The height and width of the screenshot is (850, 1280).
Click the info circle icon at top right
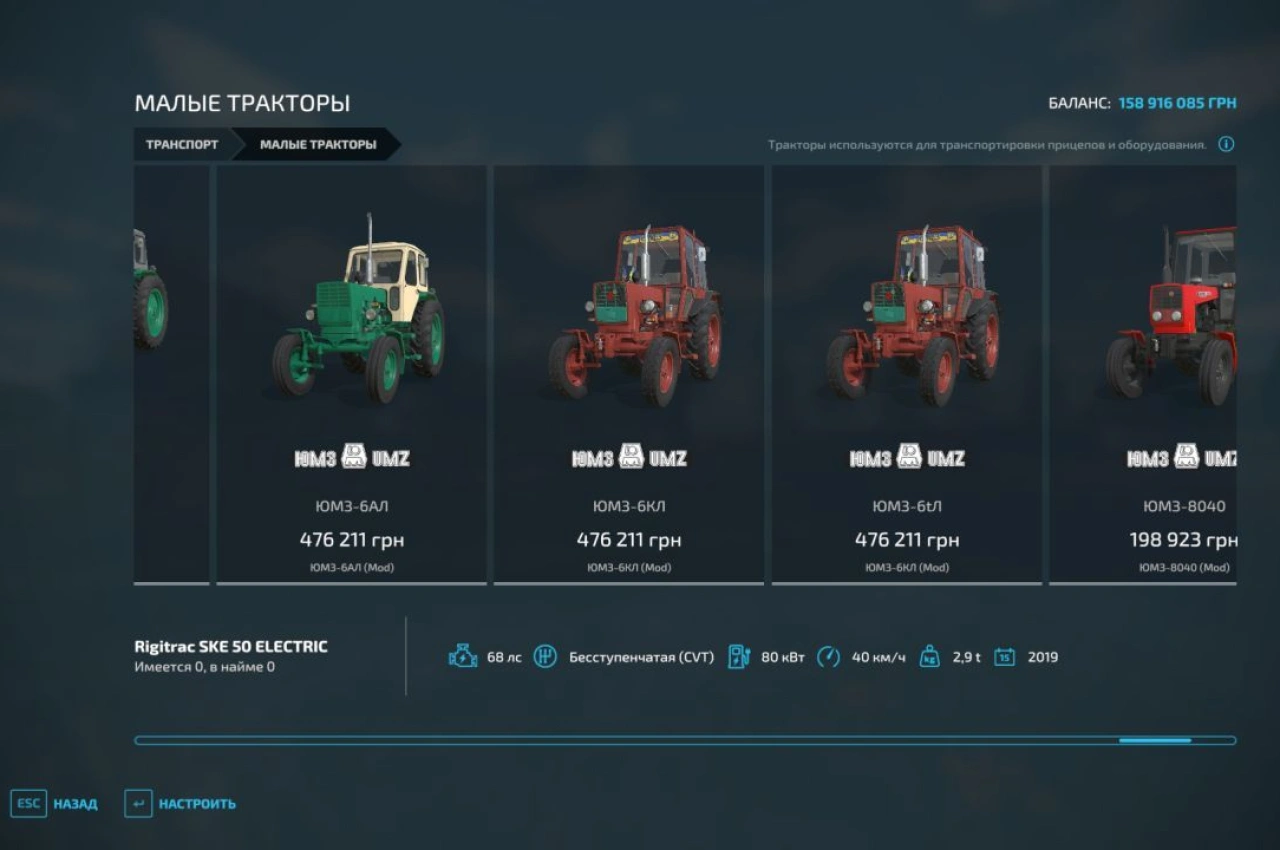(x=1227, y=143)
